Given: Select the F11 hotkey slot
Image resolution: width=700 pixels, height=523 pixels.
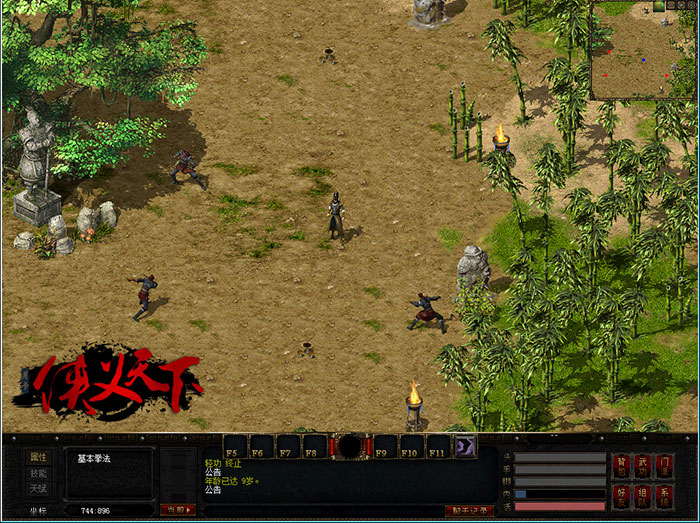Looking at the screenshot, I should (439, 446).
